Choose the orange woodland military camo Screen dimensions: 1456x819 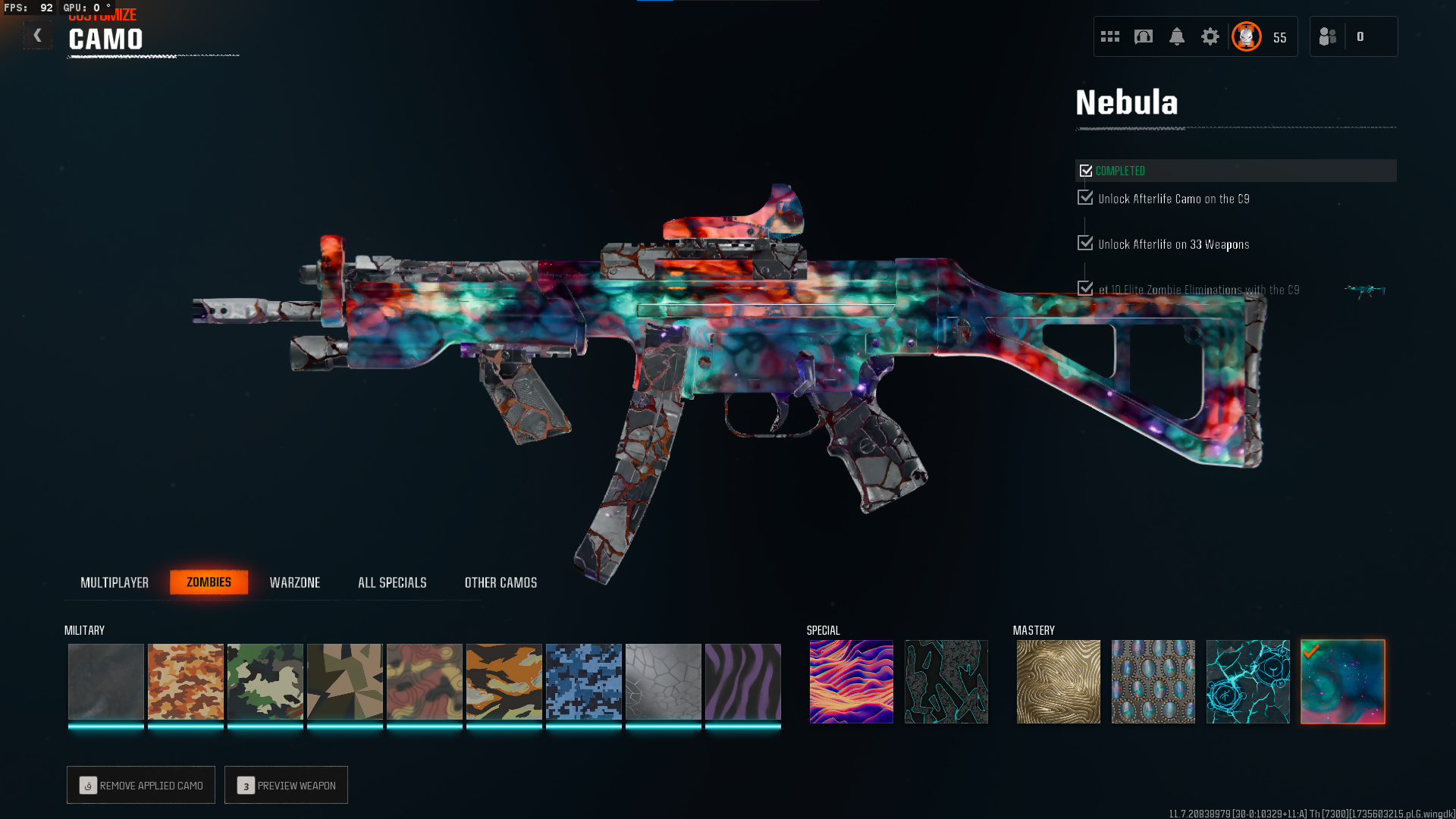186,682
